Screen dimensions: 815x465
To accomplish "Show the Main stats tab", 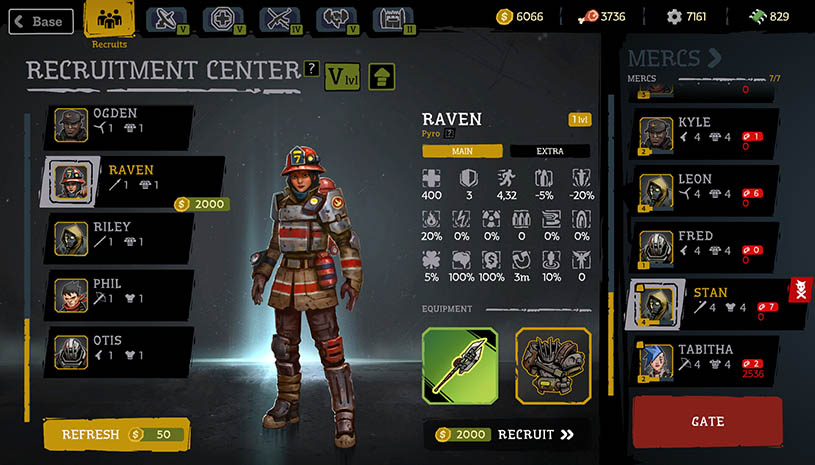I will (x=462, y=151).
